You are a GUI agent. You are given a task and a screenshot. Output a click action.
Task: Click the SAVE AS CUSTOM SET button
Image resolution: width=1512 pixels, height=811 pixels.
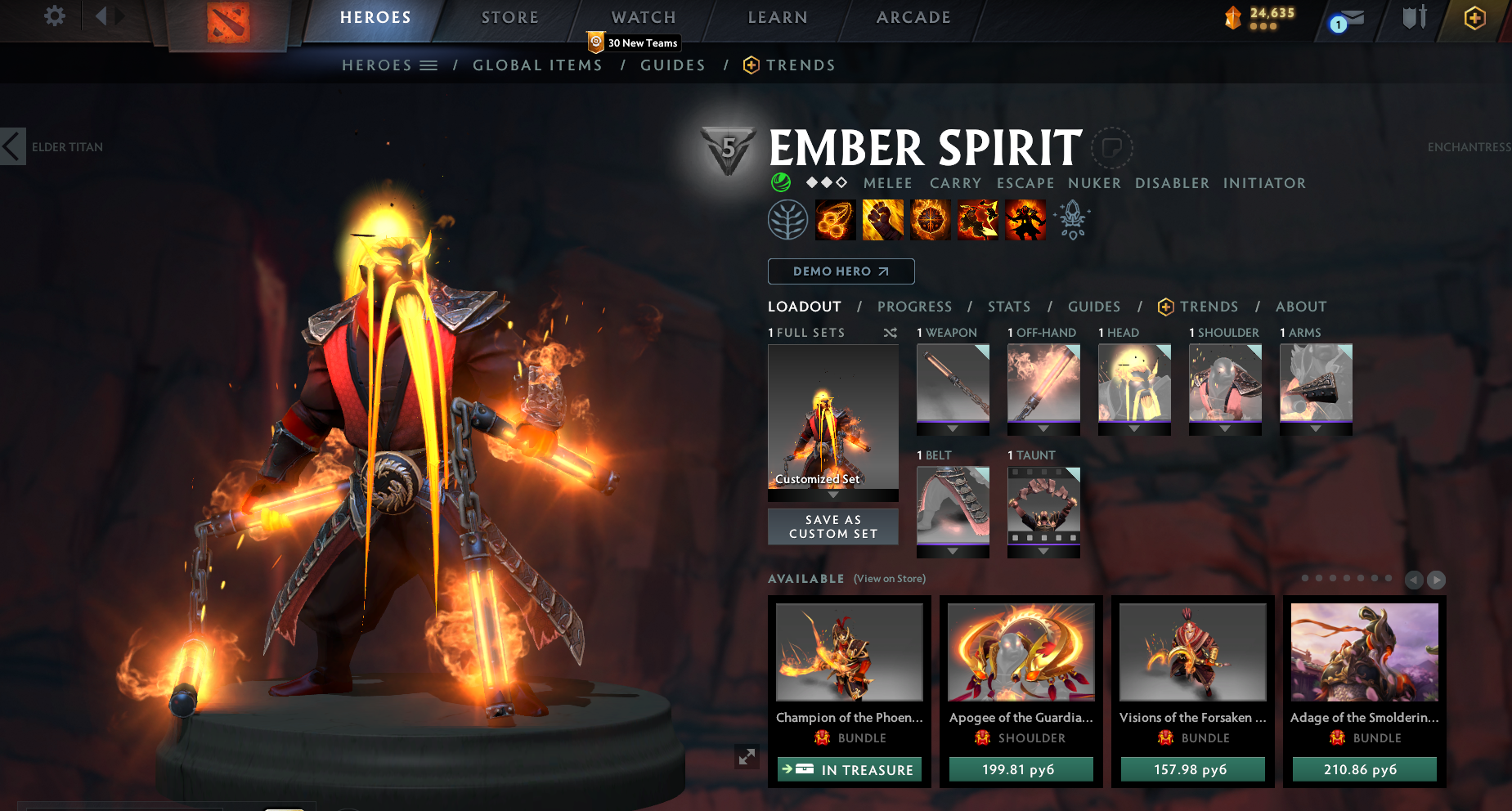[x=832, y=526]
